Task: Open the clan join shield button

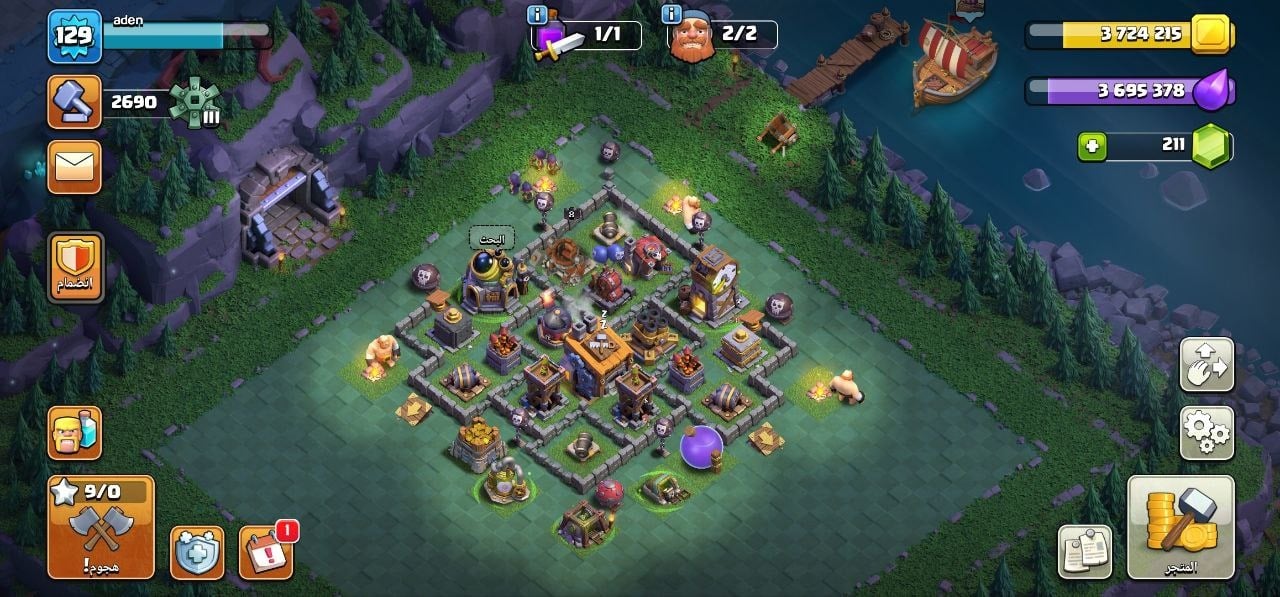Action: (x=75, y=267)
